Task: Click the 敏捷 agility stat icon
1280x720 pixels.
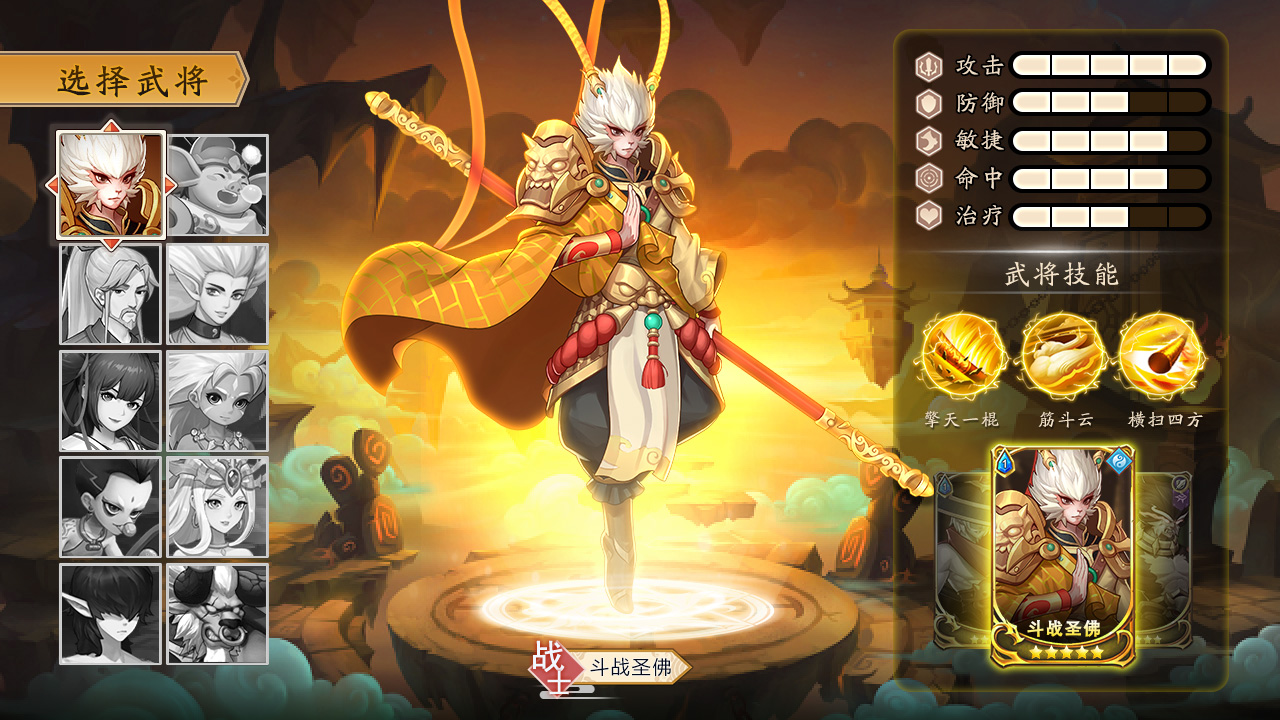Action: [928, 137]
